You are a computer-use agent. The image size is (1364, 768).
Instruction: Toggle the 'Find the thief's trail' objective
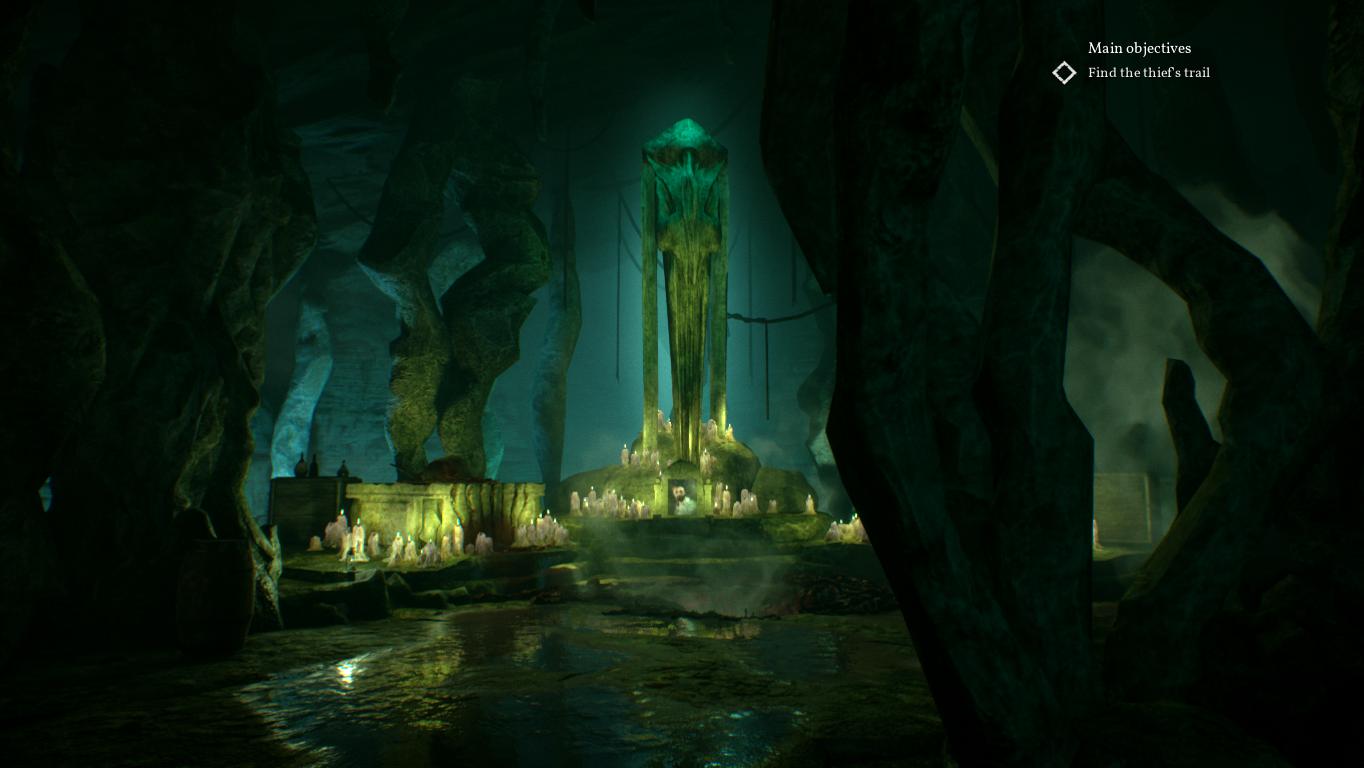1149,72
